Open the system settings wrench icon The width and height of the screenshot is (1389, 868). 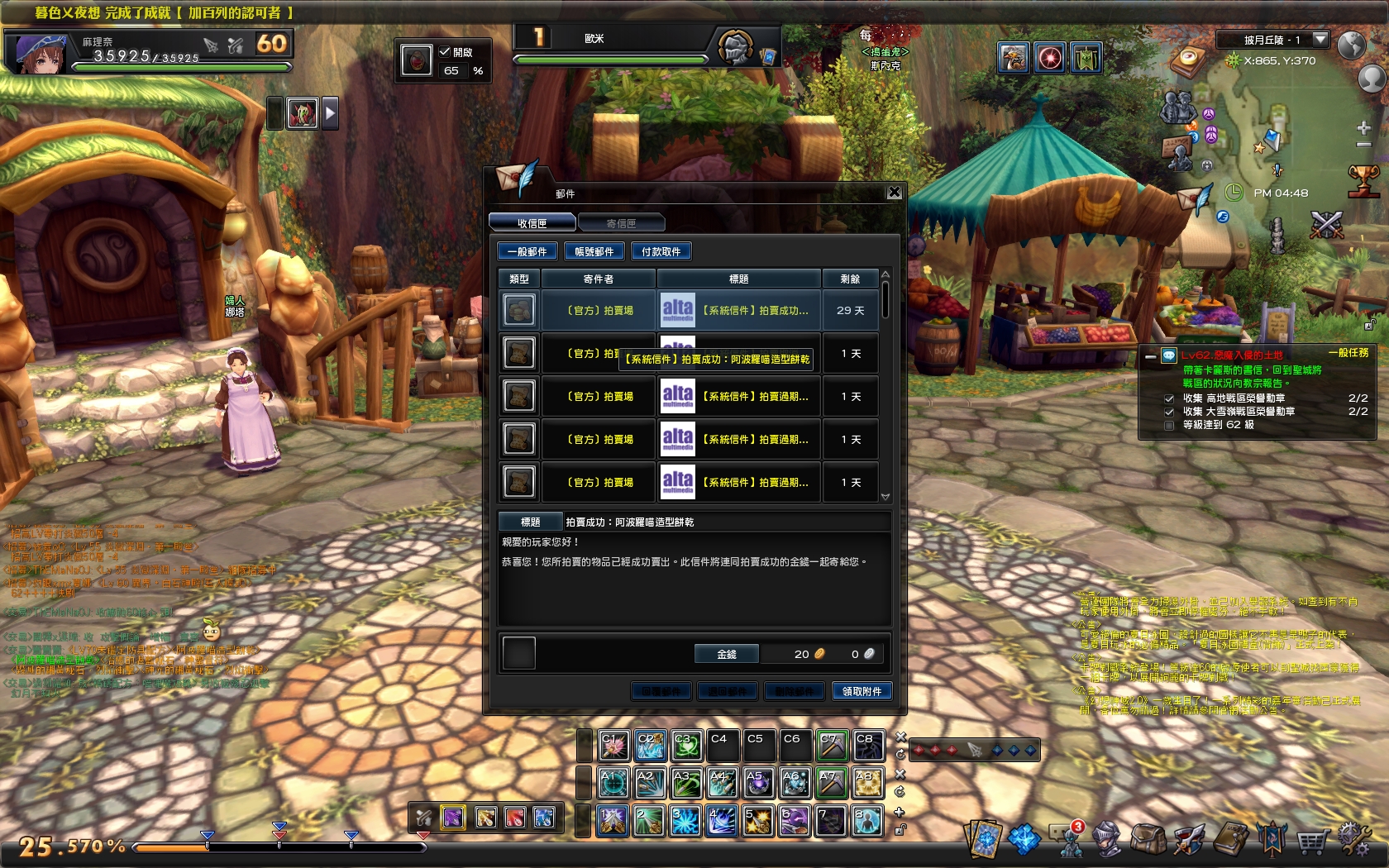click(x=1354, y=837)
